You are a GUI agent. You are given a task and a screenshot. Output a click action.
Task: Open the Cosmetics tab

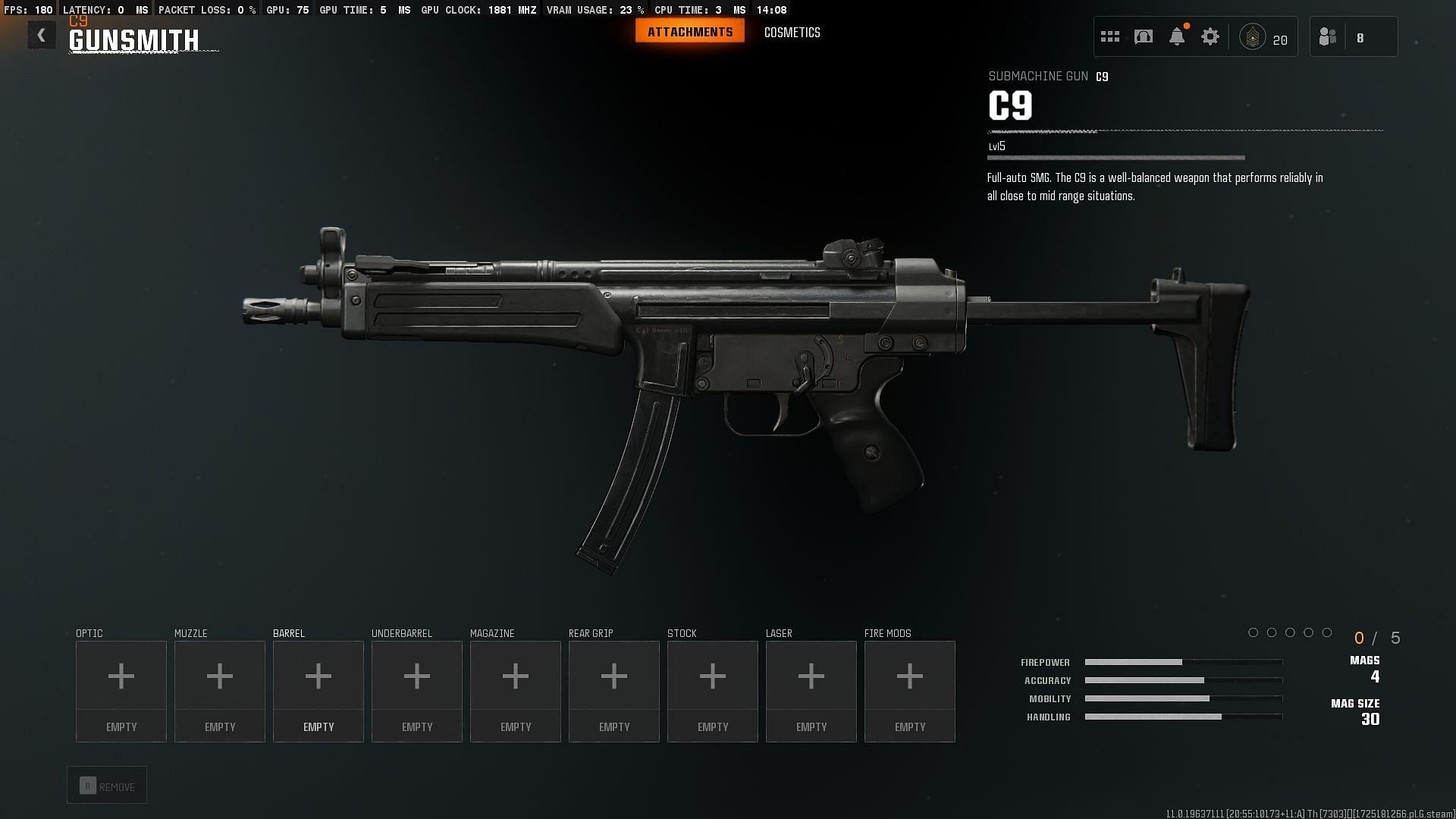point(792,33)
